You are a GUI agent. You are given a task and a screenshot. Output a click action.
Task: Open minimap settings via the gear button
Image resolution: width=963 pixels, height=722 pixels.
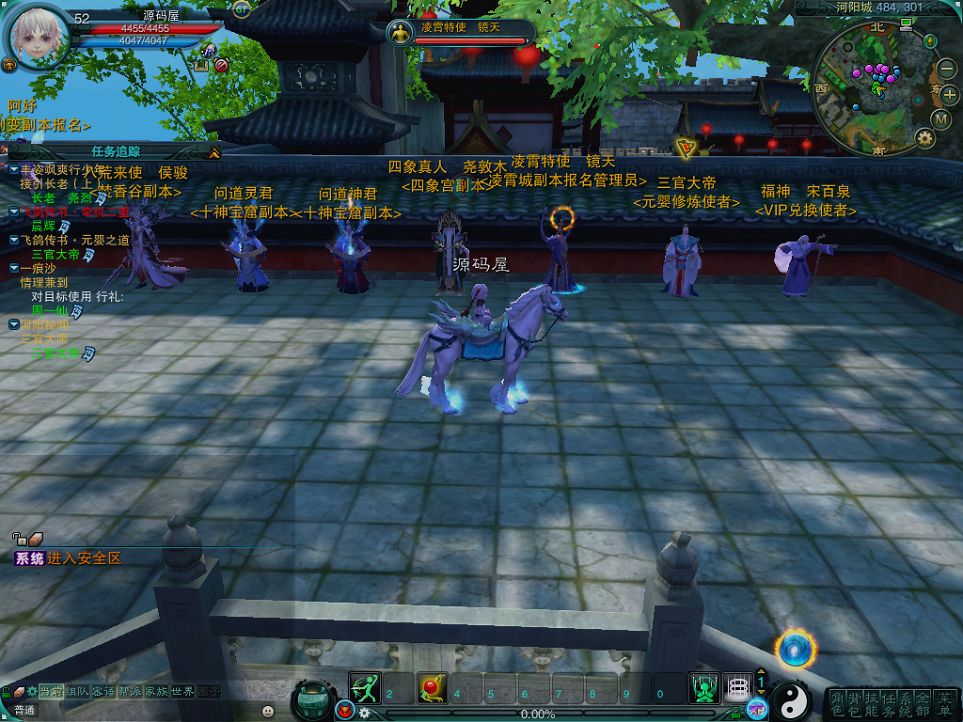925,138
